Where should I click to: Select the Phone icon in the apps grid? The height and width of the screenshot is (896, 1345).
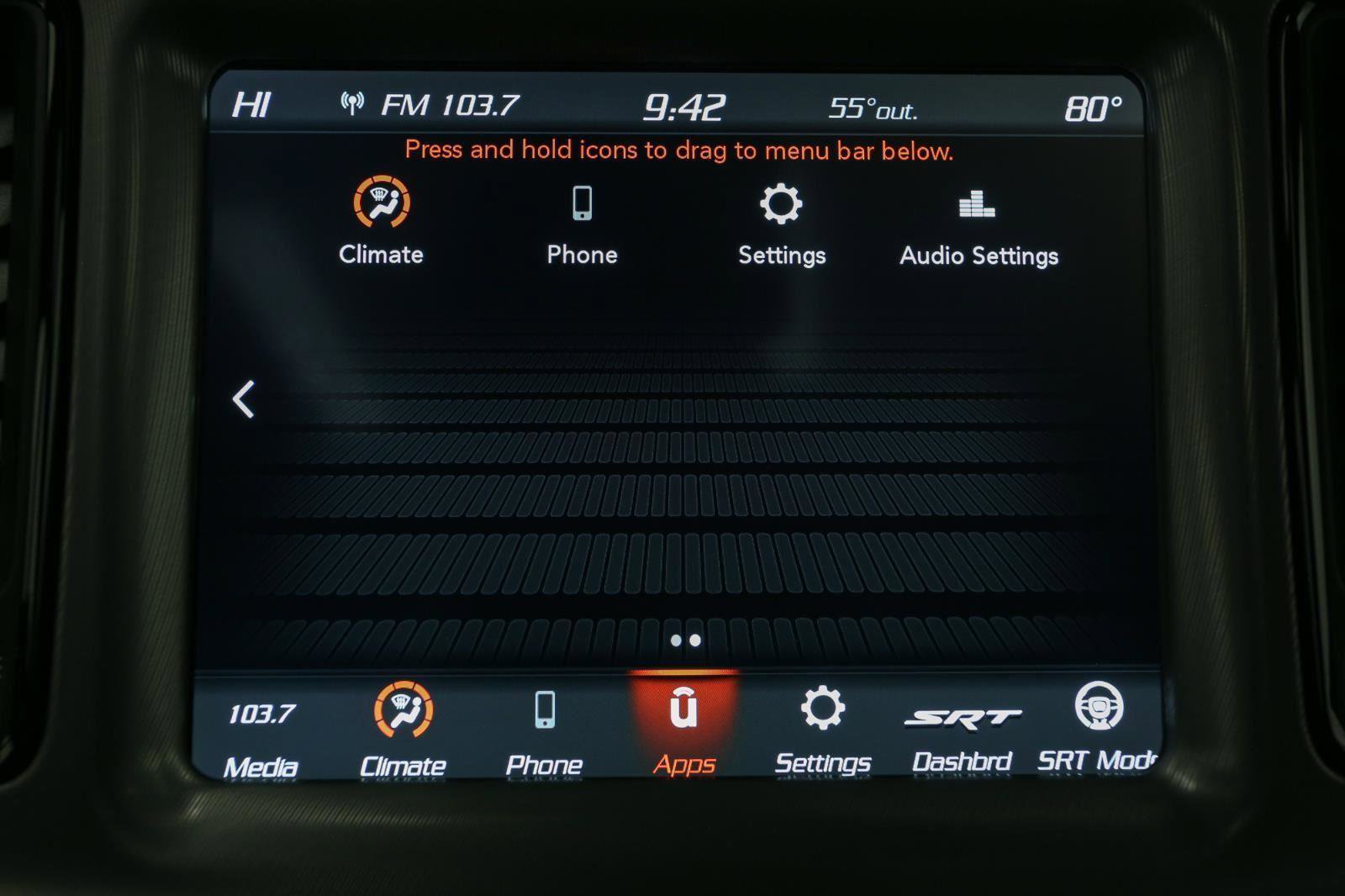pyautogui.click(x=583, y=203)
